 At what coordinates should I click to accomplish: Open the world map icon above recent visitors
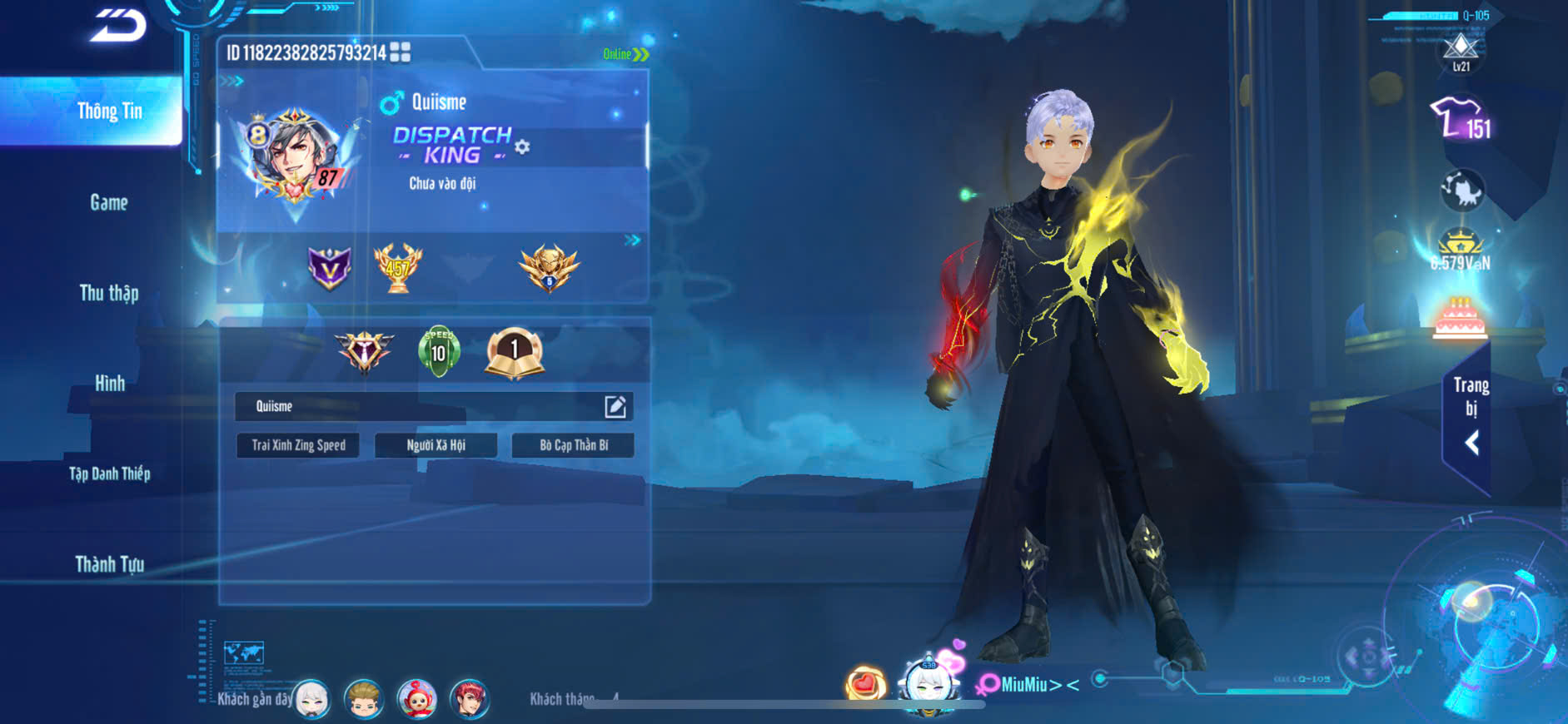(x=244, y=652)
